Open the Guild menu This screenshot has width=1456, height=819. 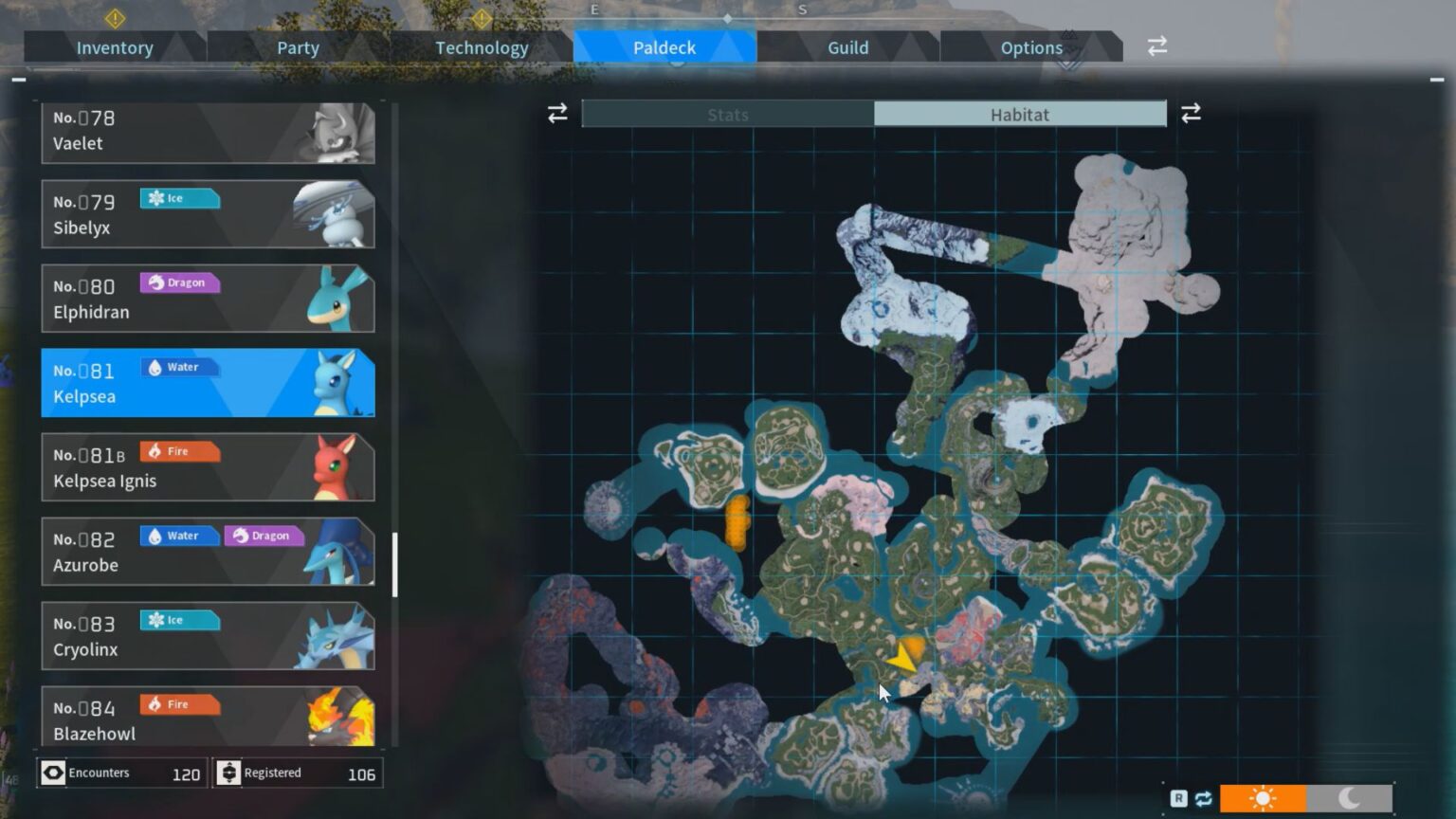846,47
